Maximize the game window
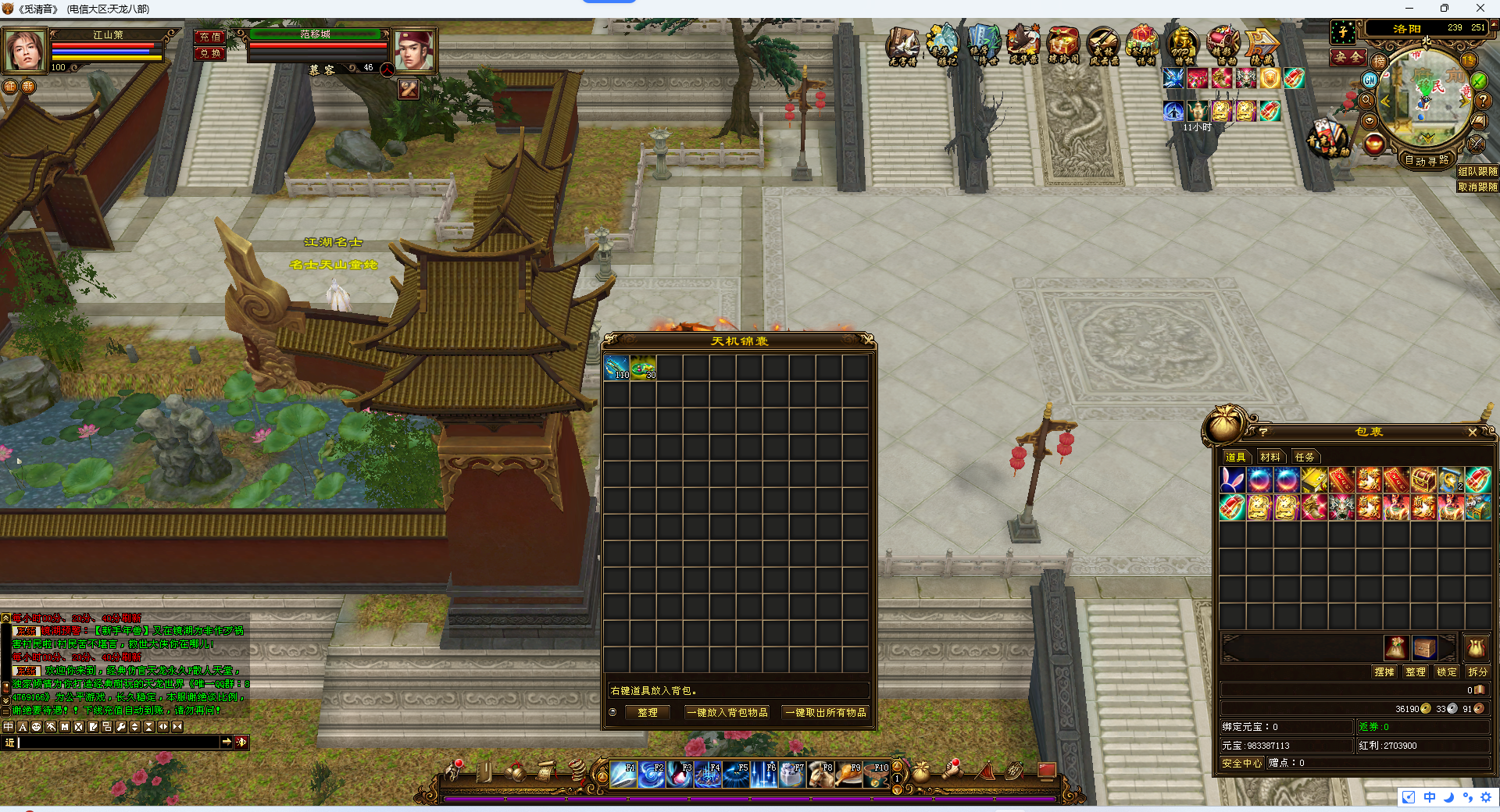This screenshot has width=1500, height=812. pos(1444,9)
